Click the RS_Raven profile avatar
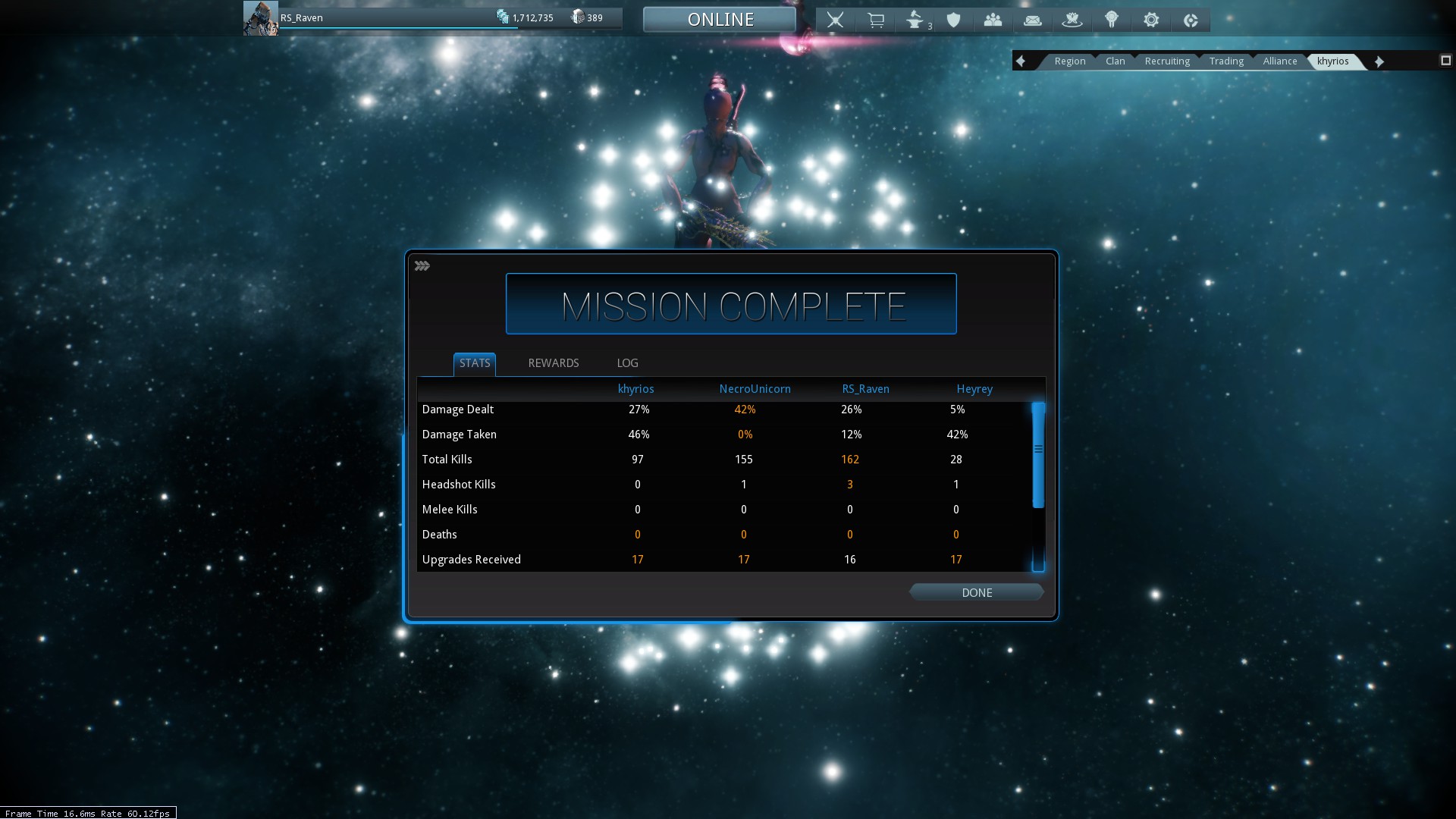This screenshot has height=819, width=1456. (260, 18)
